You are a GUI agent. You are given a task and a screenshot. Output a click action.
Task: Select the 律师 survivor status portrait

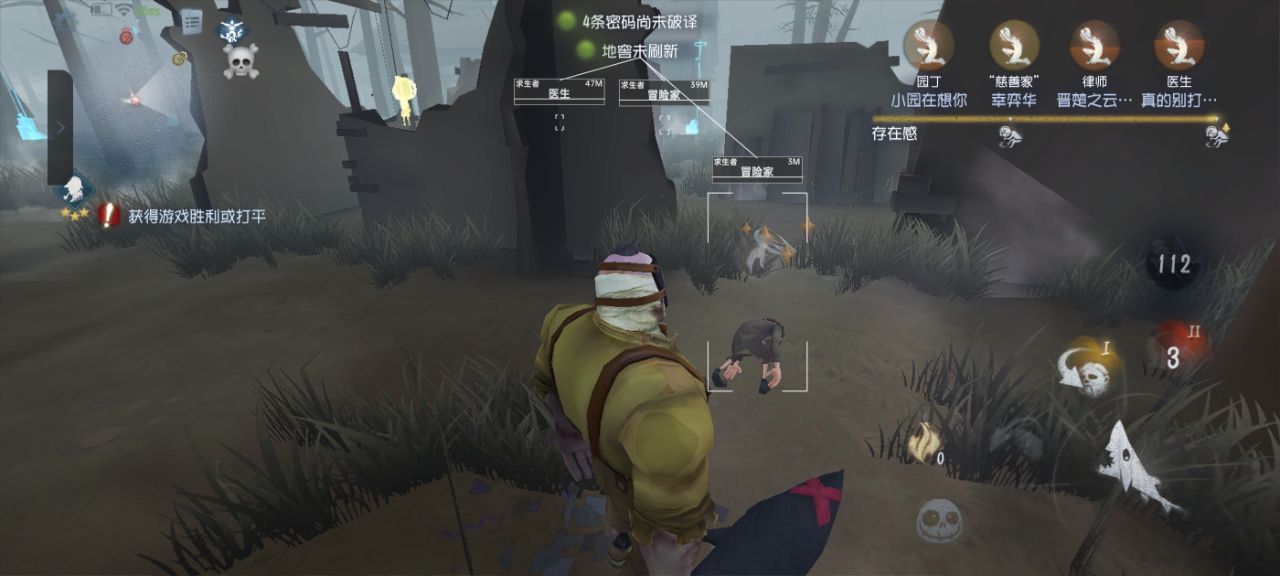[x=1094, y=46]
